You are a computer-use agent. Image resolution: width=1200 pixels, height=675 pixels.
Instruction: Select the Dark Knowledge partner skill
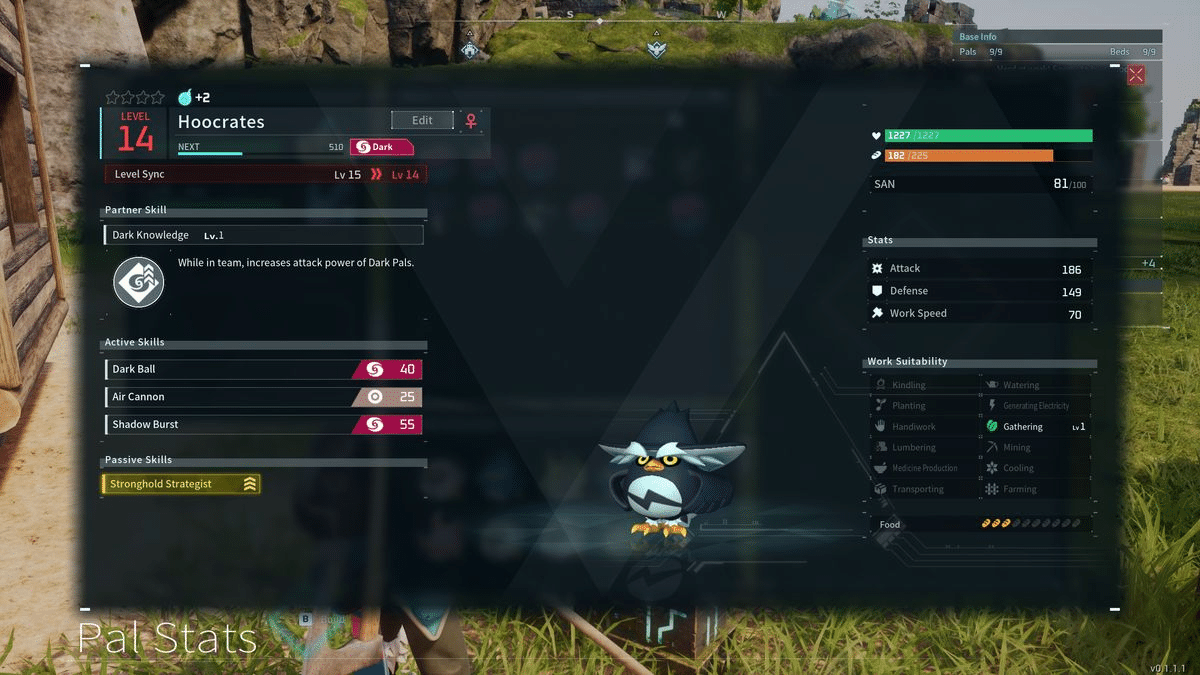(x=263, y=235)
